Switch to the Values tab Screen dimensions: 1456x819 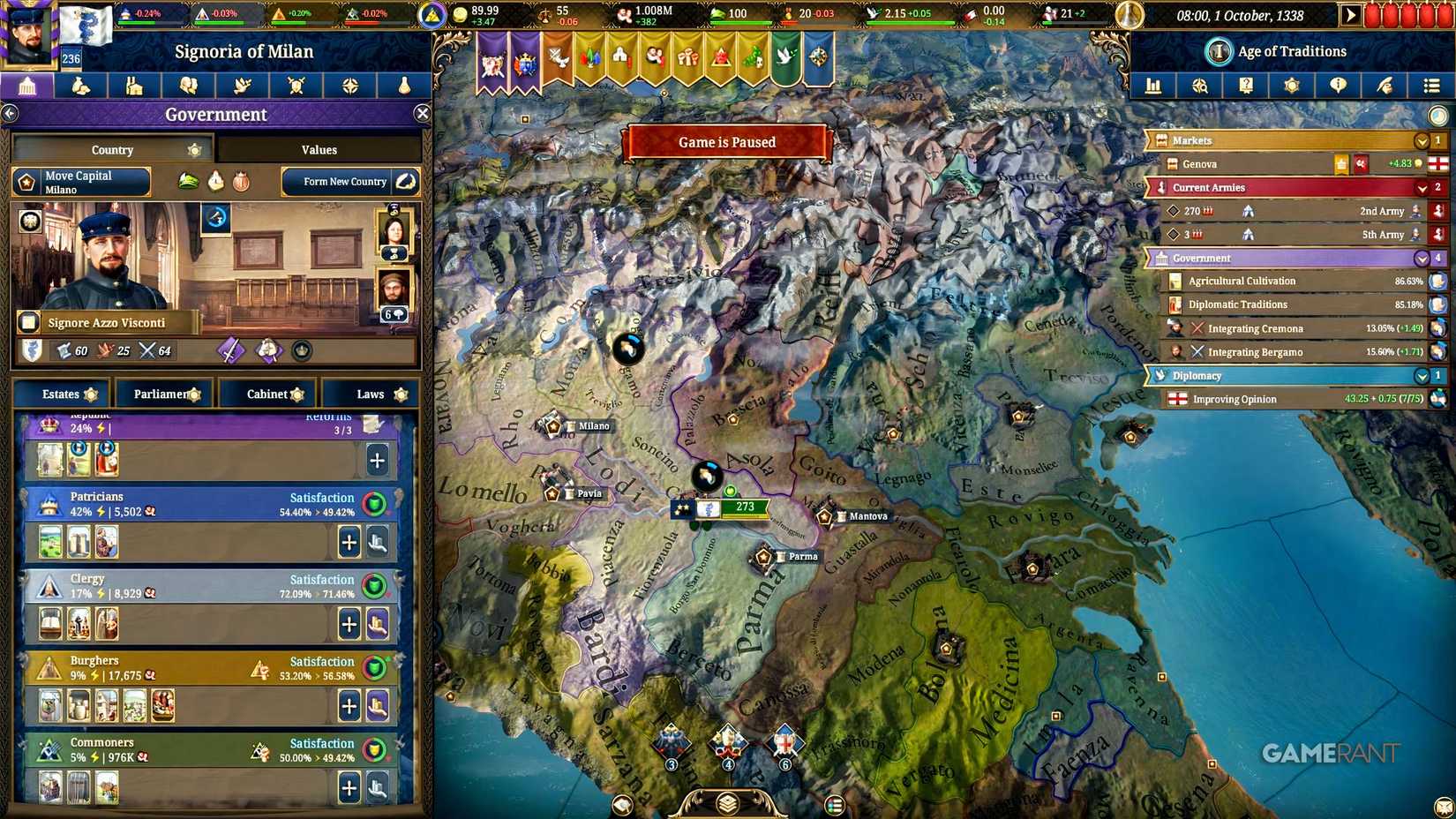319,149
